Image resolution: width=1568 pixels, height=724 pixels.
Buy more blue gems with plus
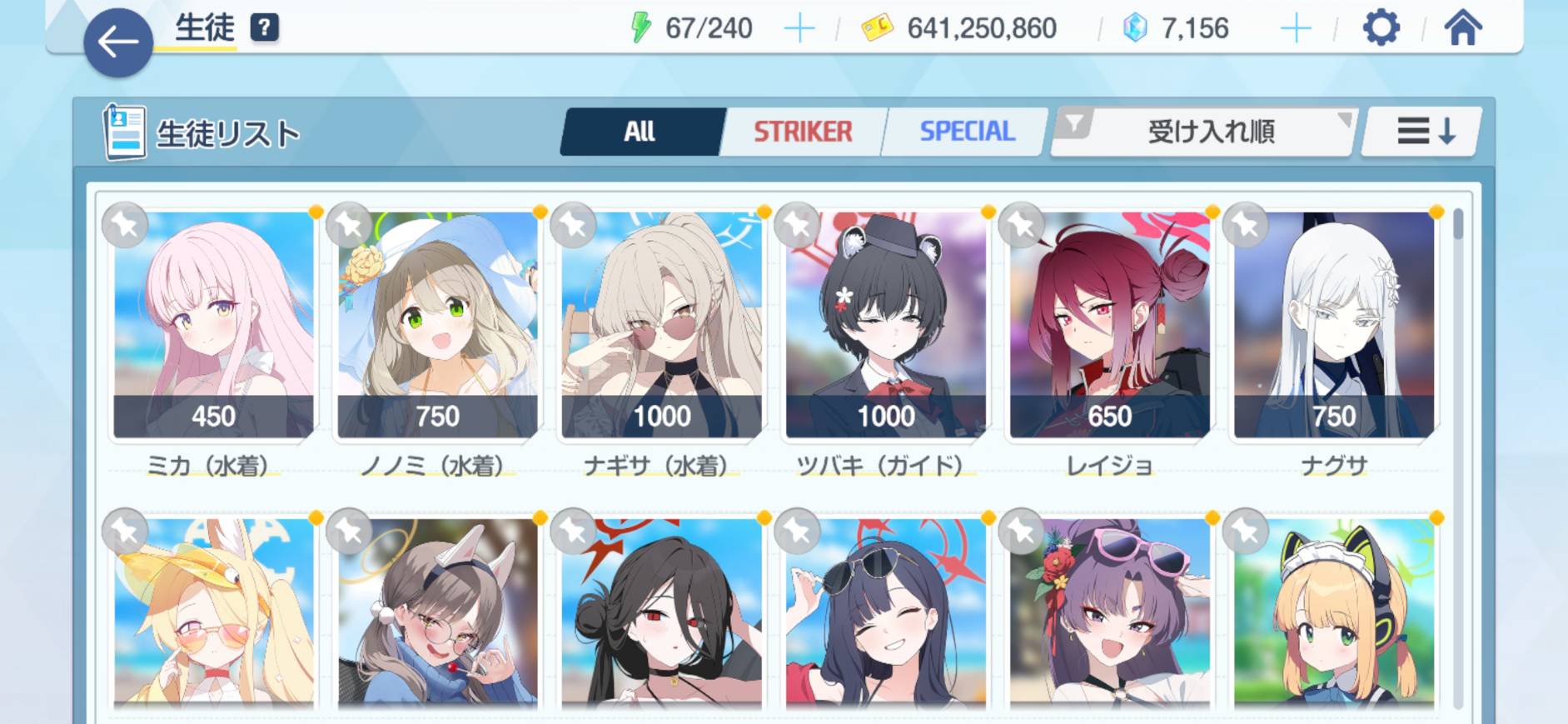click(1295, 29)
